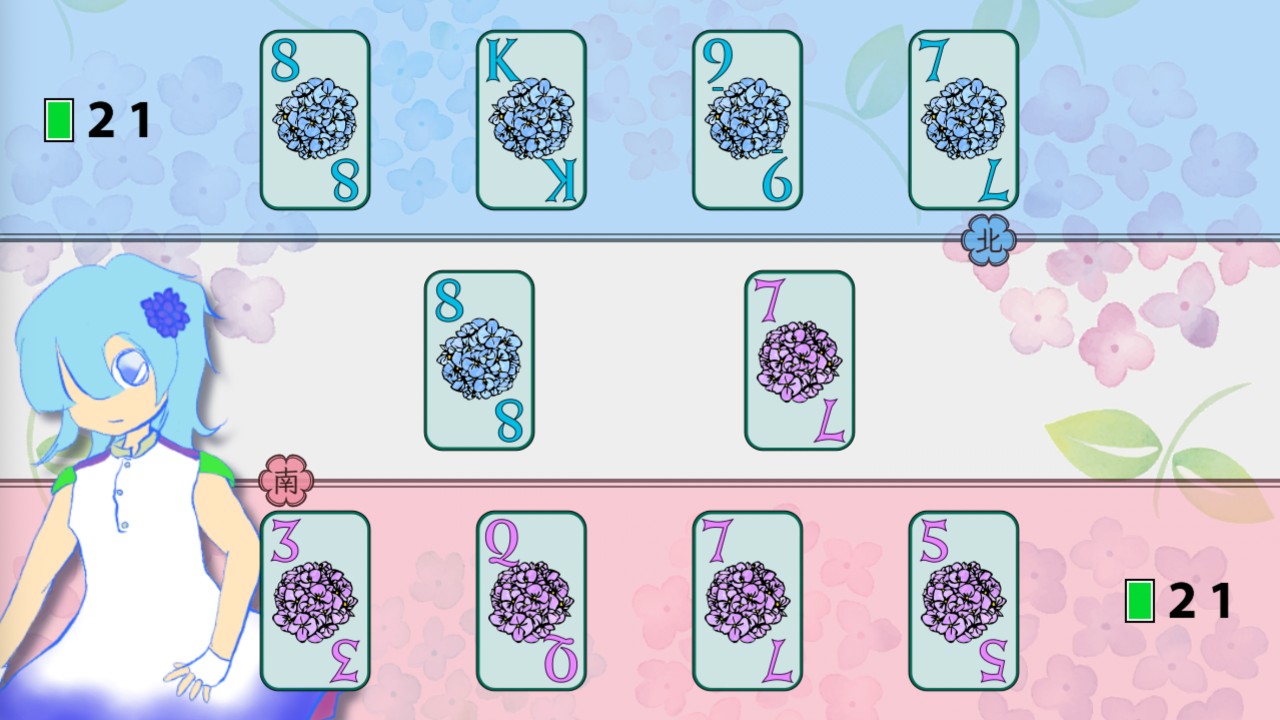Click the blue 8 on the center pile
The image size is (1280, 720).
(479, 360)
